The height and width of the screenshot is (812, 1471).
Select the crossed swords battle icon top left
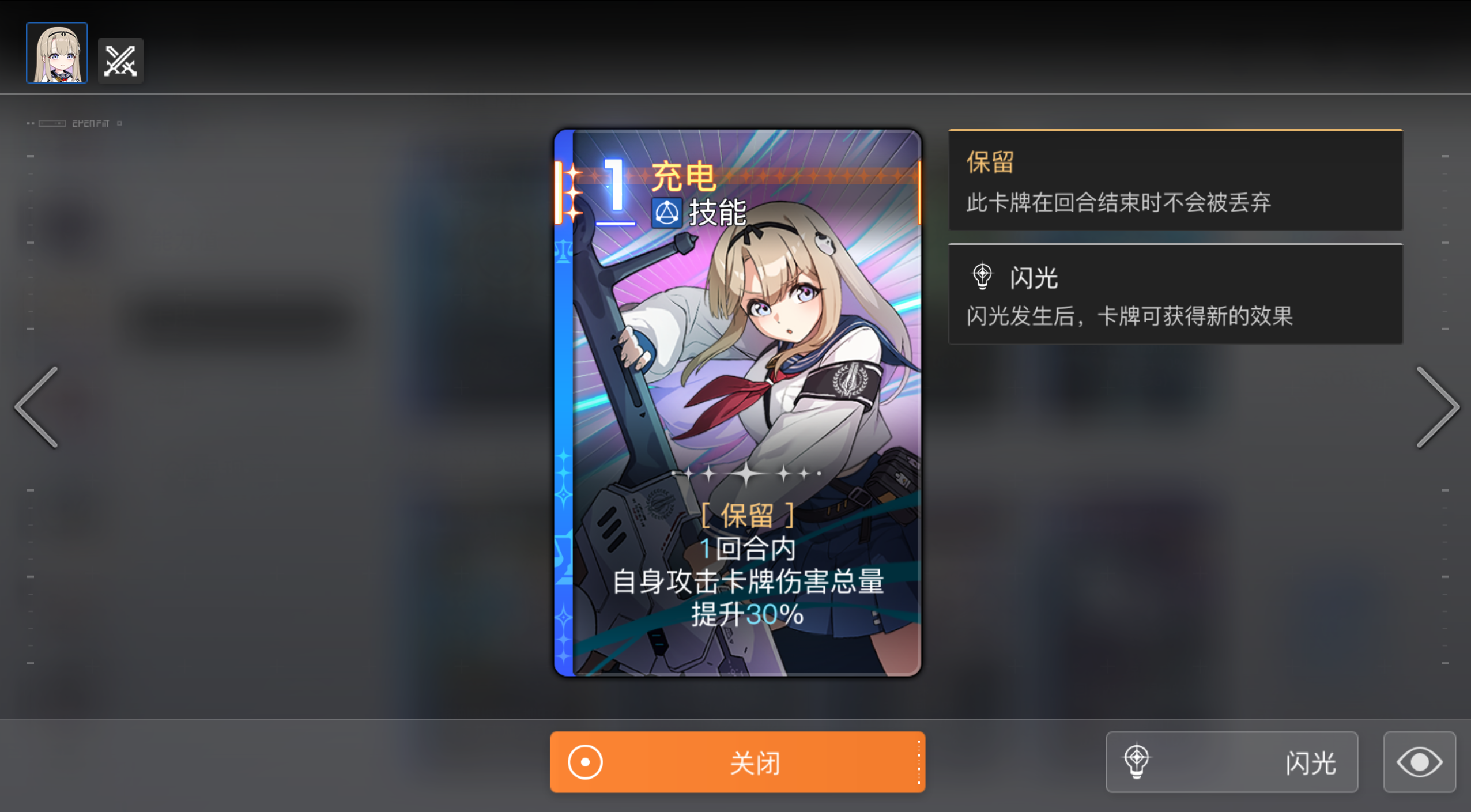[x=120, y=59]
